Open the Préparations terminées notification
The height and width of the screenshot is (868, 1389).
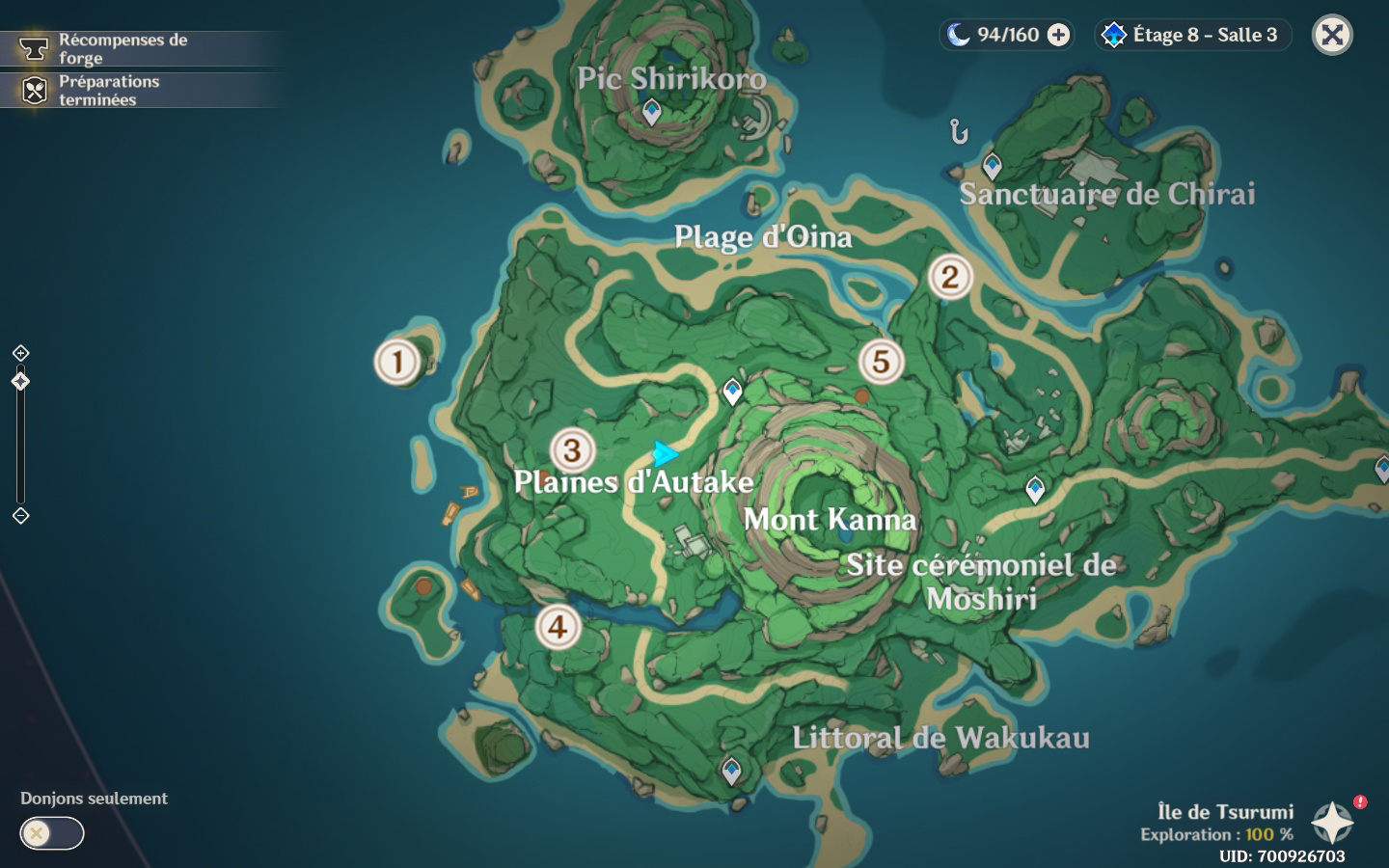click(x=108, y=91)
